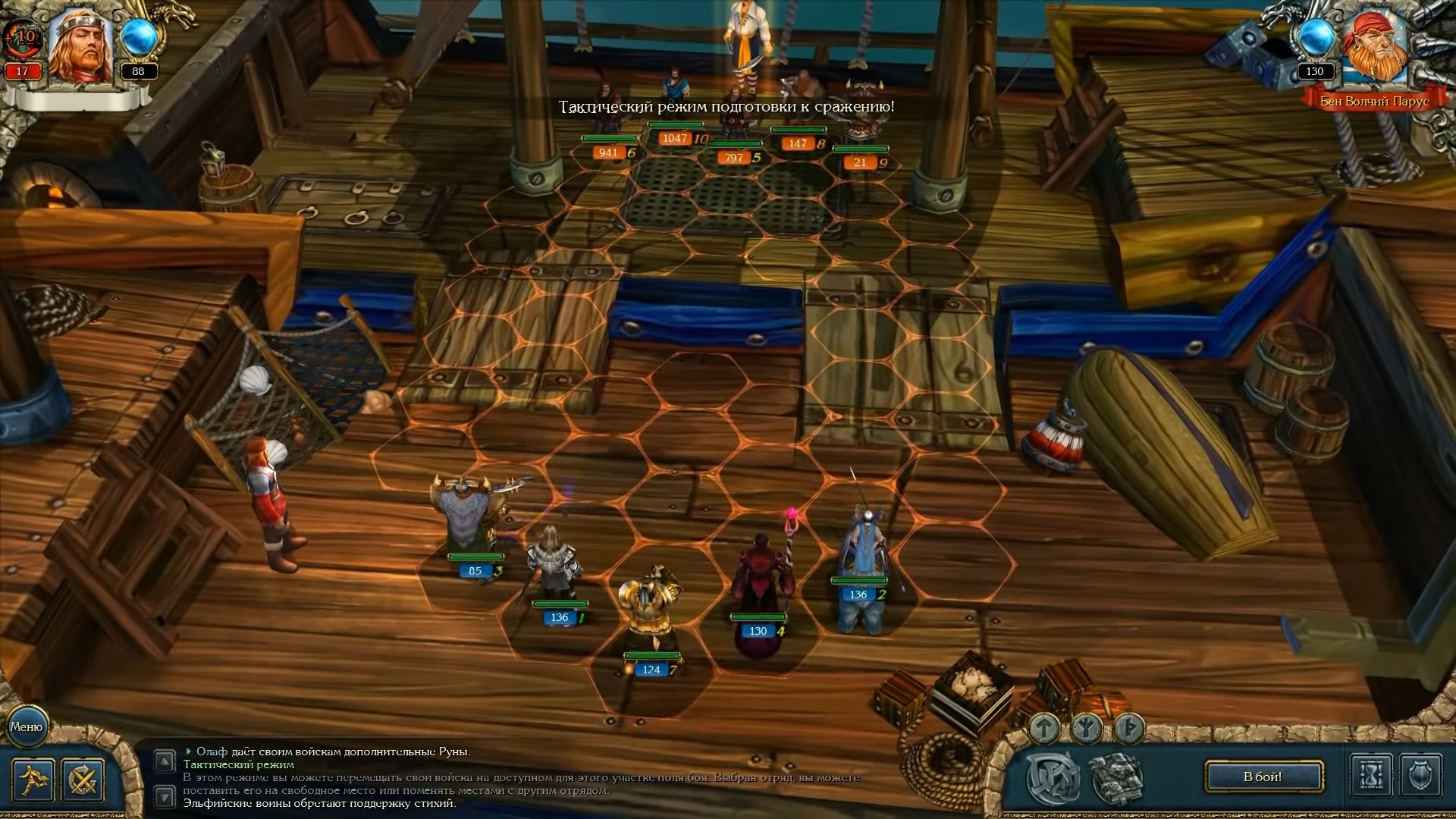Click the running man flee icon
1456x819 pixels.
click(33, 780)
